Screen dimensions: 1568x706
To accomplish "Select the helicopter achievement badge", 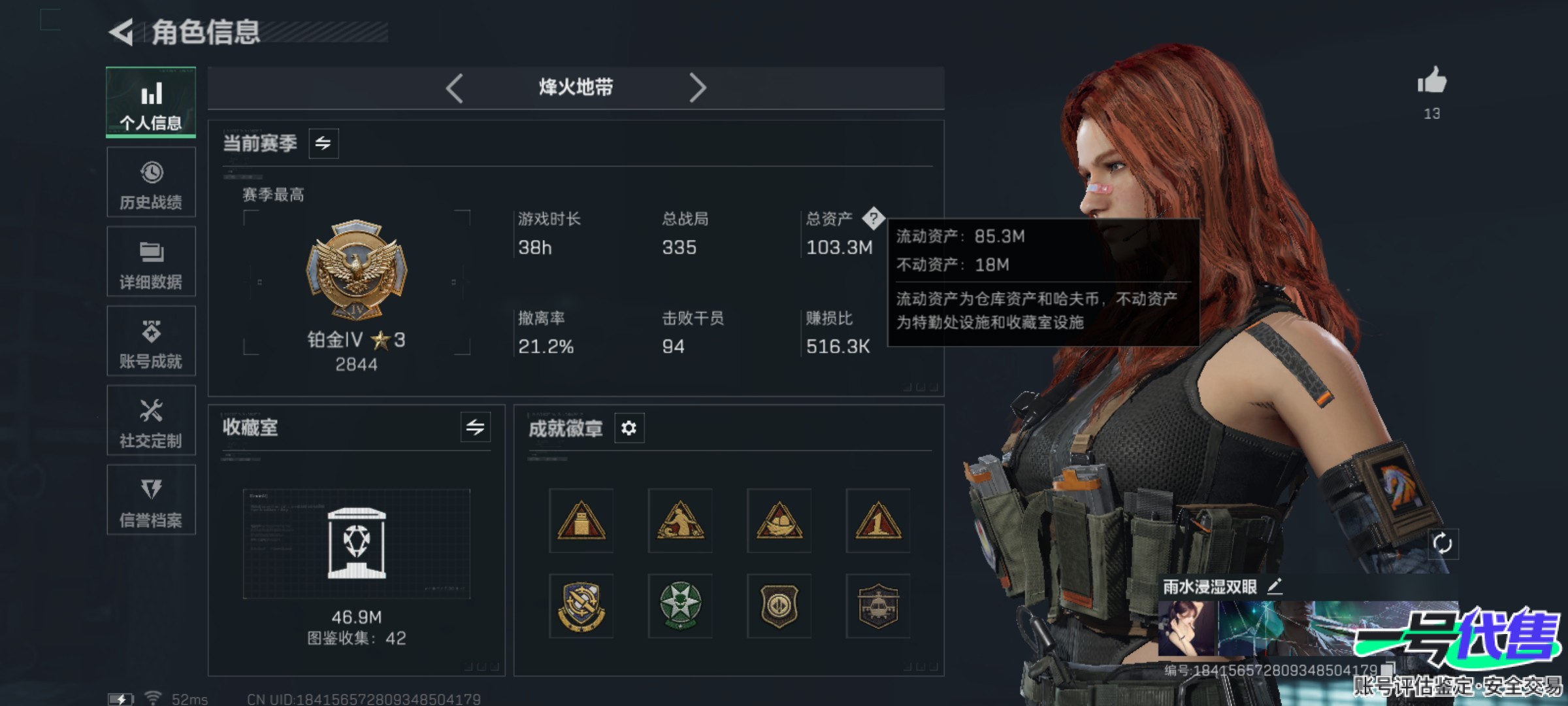I will pyautogui.click(x=877, y=606).
